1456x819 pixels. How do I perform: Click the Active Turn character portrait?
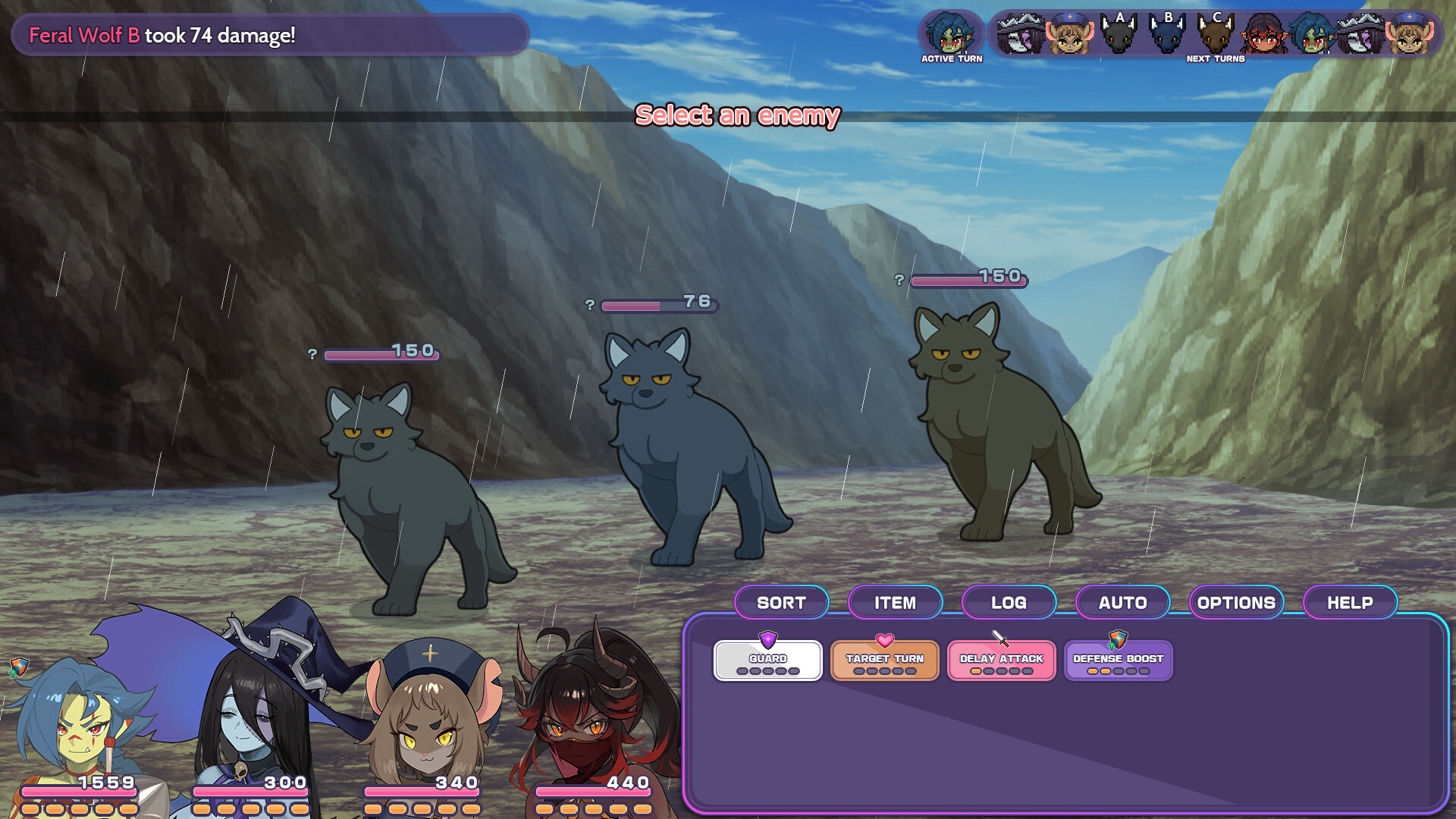tap(951, 32)
